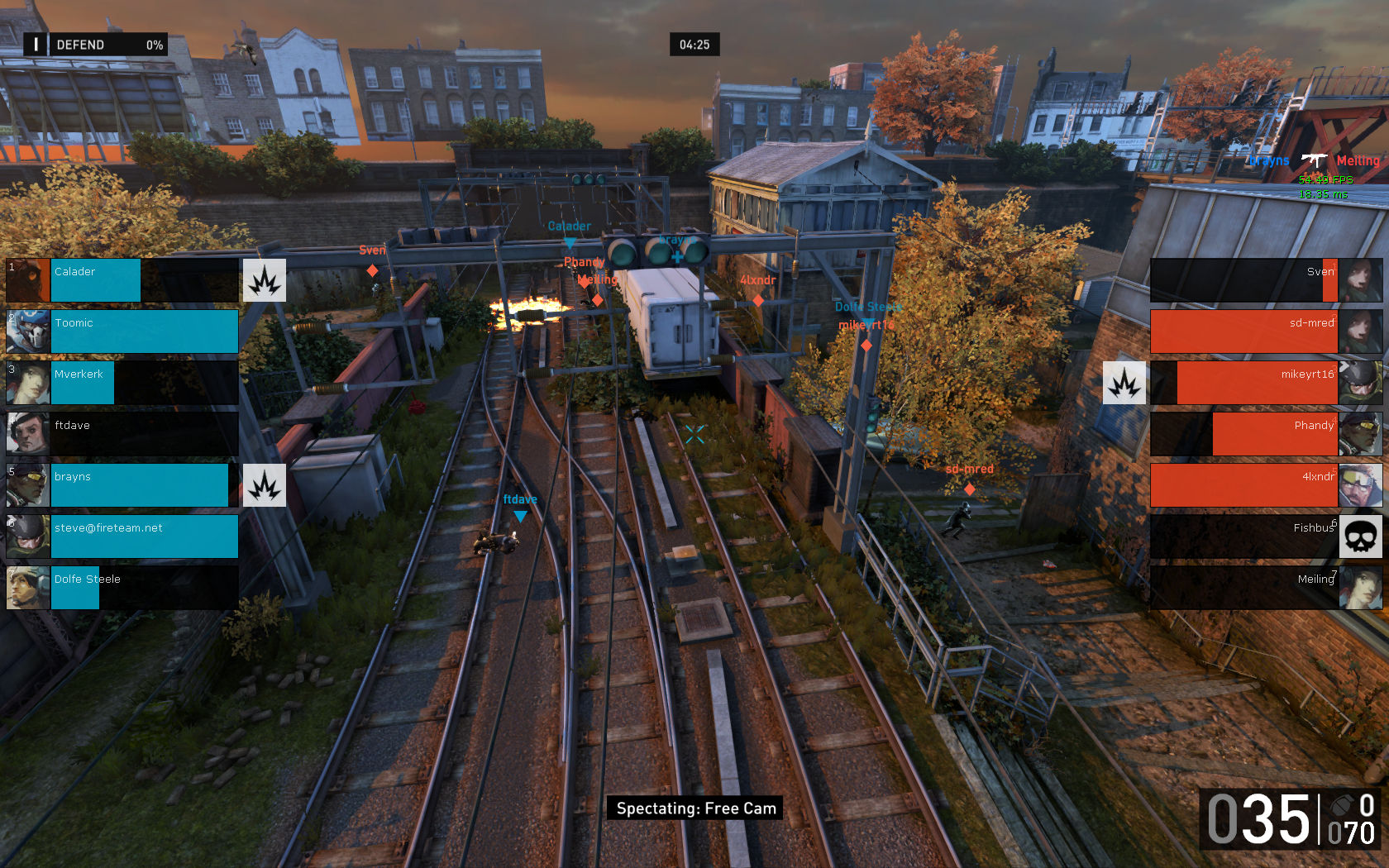Pick Dolfe Steele's player row

pos(122,588)
